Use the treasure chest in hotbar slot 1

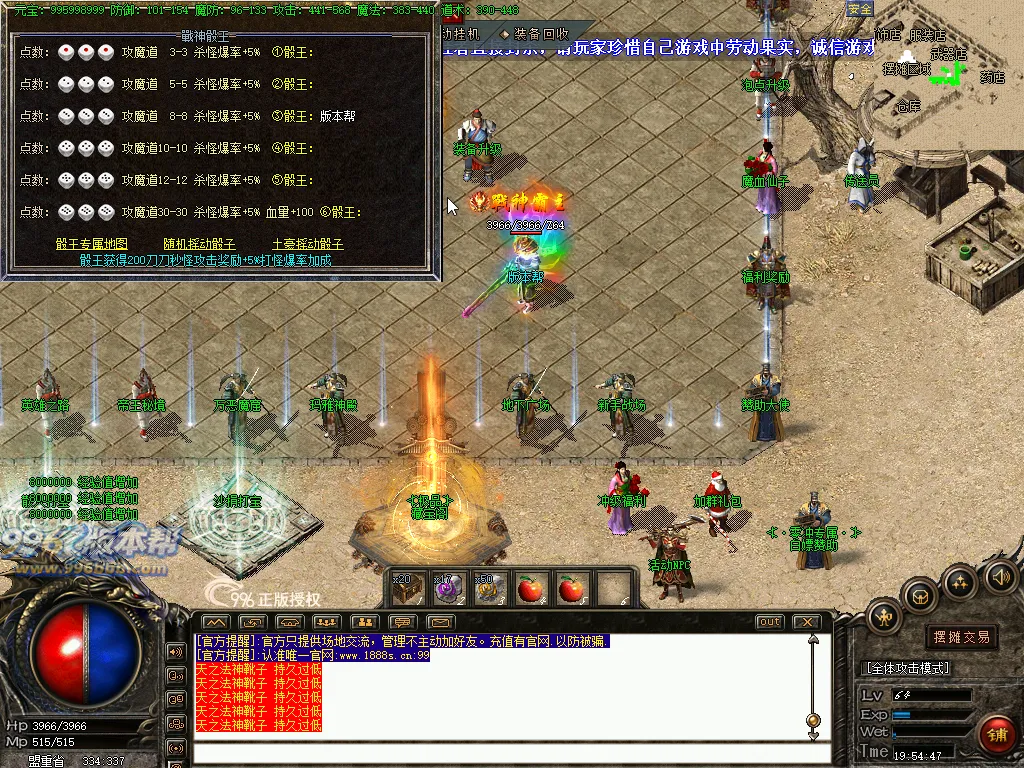pyautogui.click(x=409, y=588)
